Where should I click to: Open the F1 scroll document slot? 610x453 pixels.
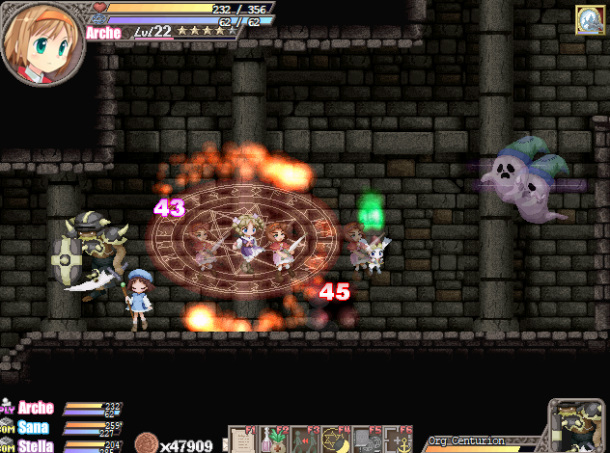[242, 440]
